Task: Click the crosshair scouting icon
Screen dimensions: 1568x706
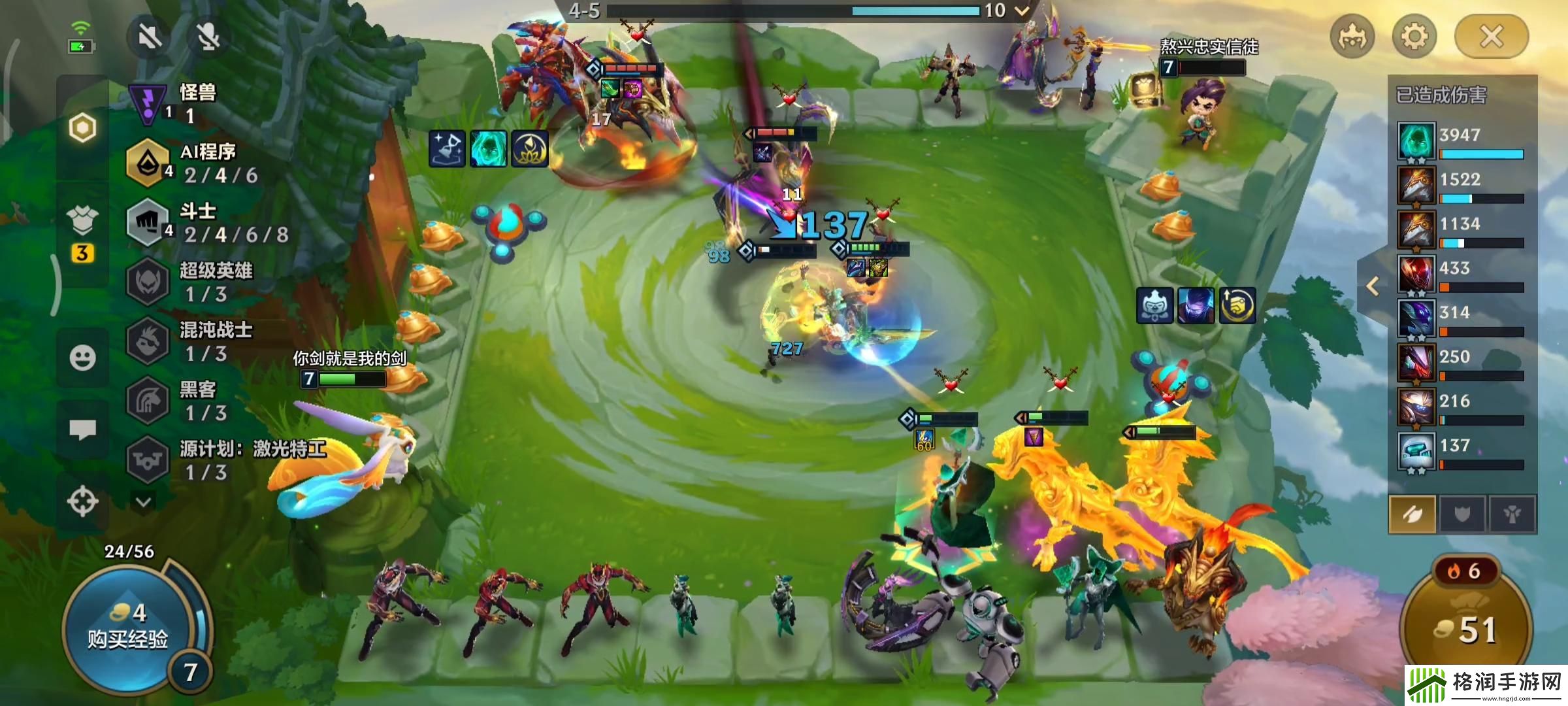Action: pos(82,501)
